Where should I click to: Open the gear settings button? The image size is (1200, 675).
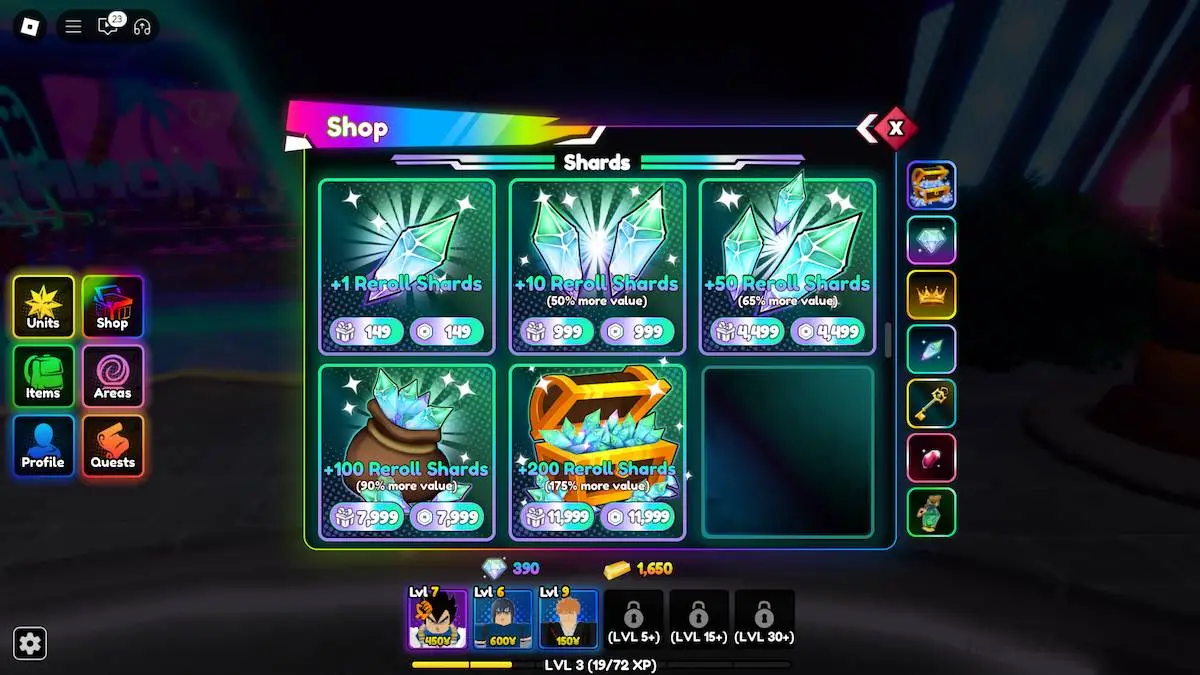tap(30, 643)
